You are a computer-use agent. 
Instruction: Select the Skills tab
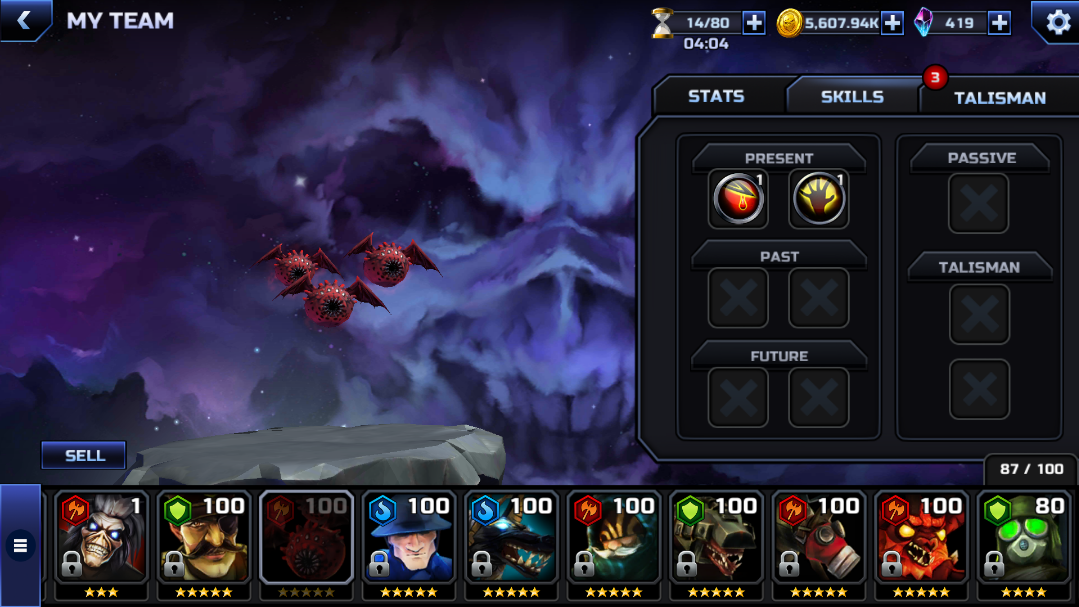coord(852,96)
